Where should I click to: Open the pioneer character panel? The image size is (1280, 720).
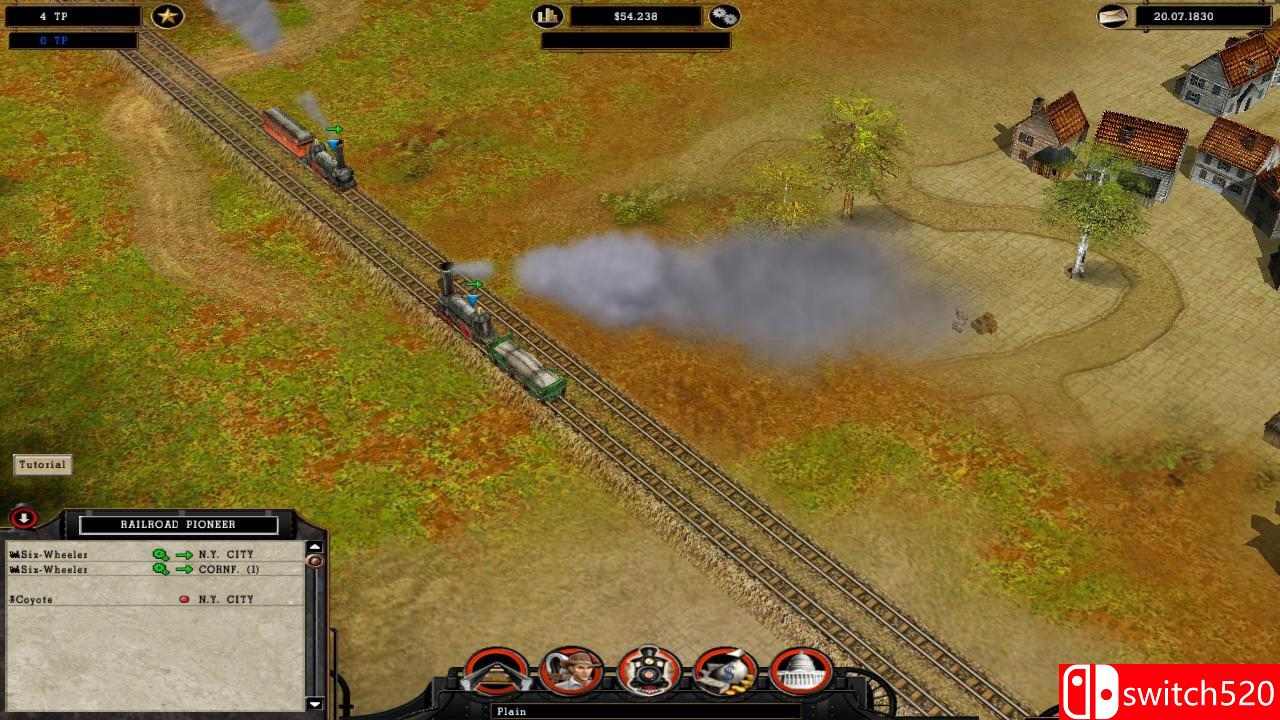(571, 670)
